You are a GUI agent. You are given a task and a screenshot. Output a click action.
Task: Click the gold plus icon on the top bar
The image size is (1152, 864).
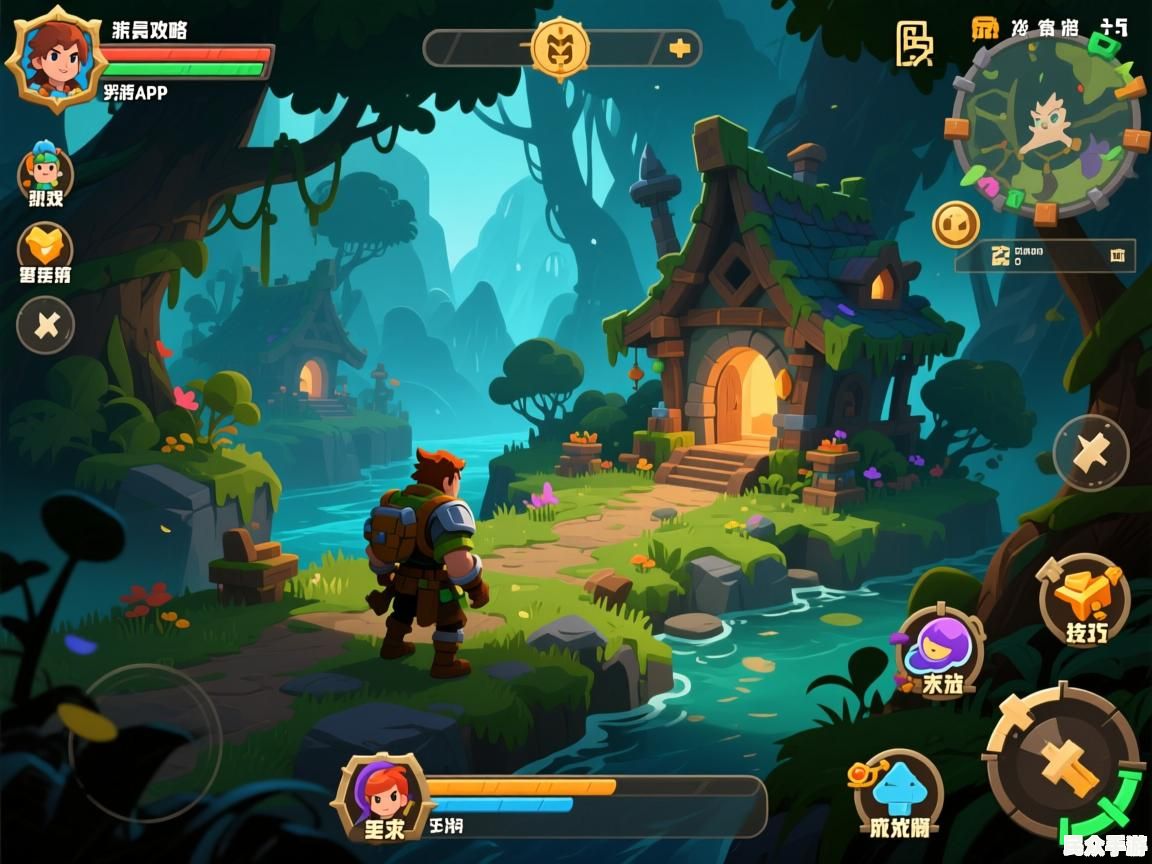click(680, 47)
